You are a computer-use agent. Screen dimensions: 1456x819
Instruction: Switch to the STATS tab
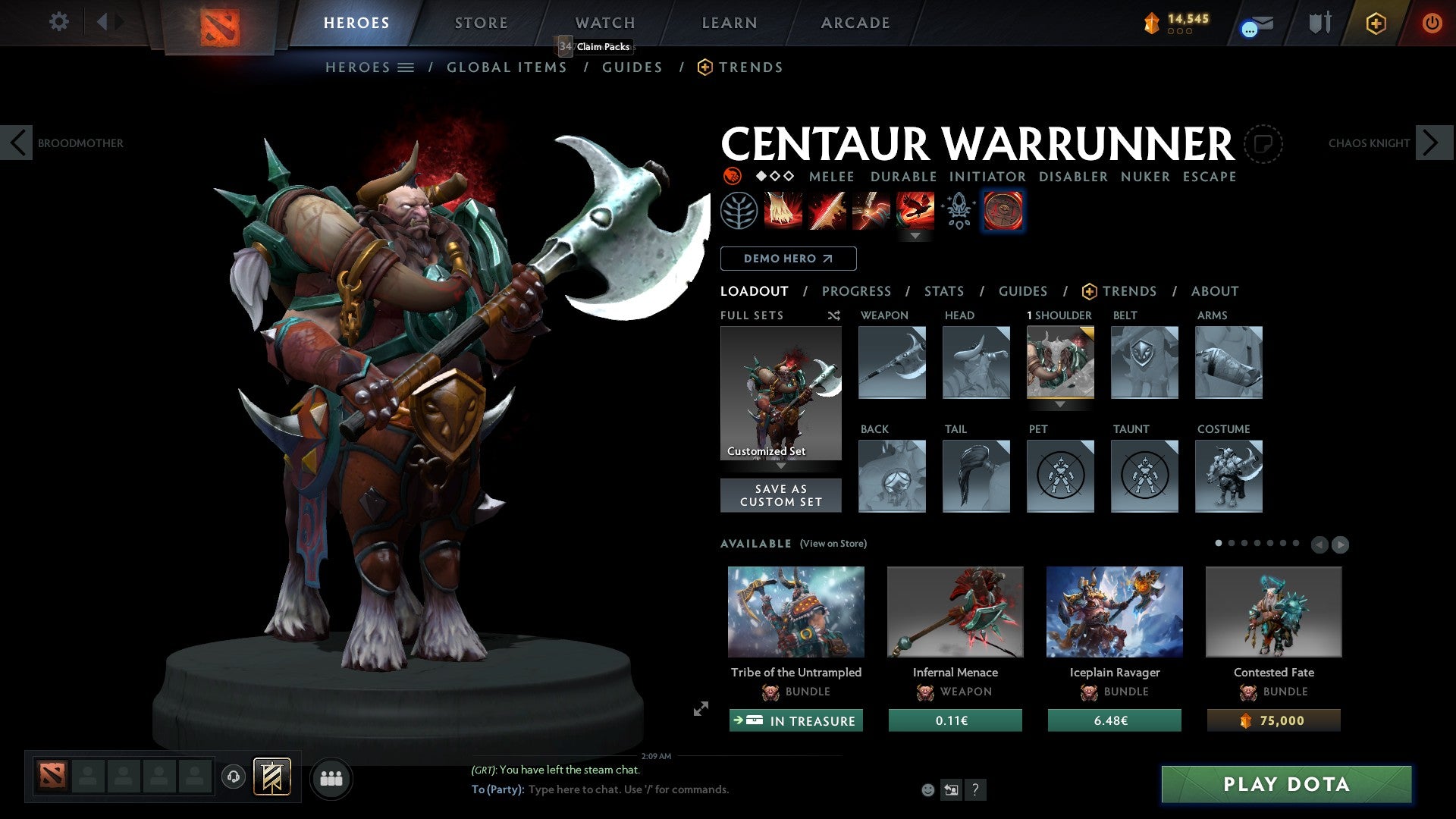944,291
